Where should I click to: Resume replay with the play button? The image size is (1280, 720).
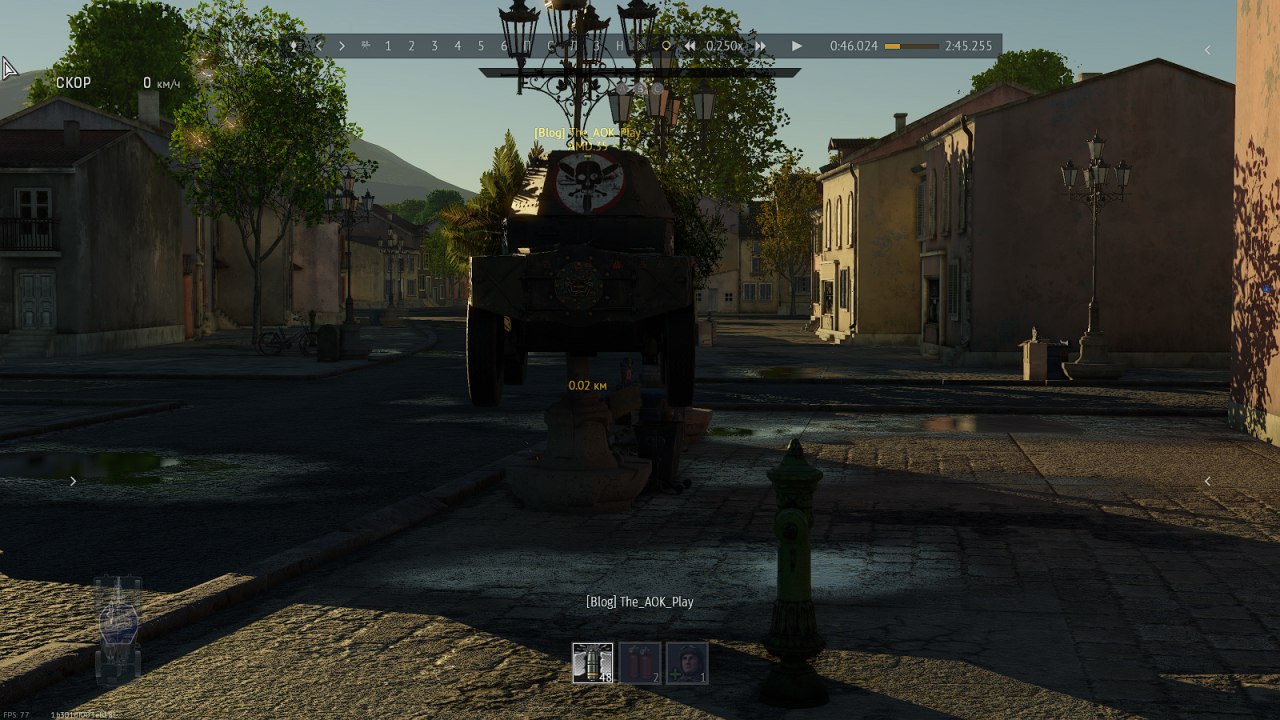pos(797,46)
